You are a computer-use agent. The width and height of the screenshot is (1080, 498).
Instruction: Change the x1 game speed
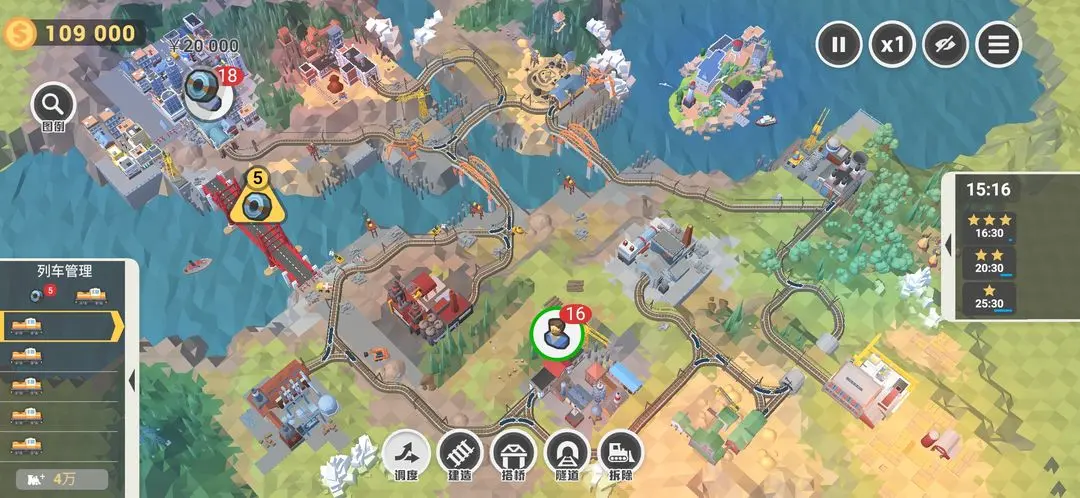[892, 44]
